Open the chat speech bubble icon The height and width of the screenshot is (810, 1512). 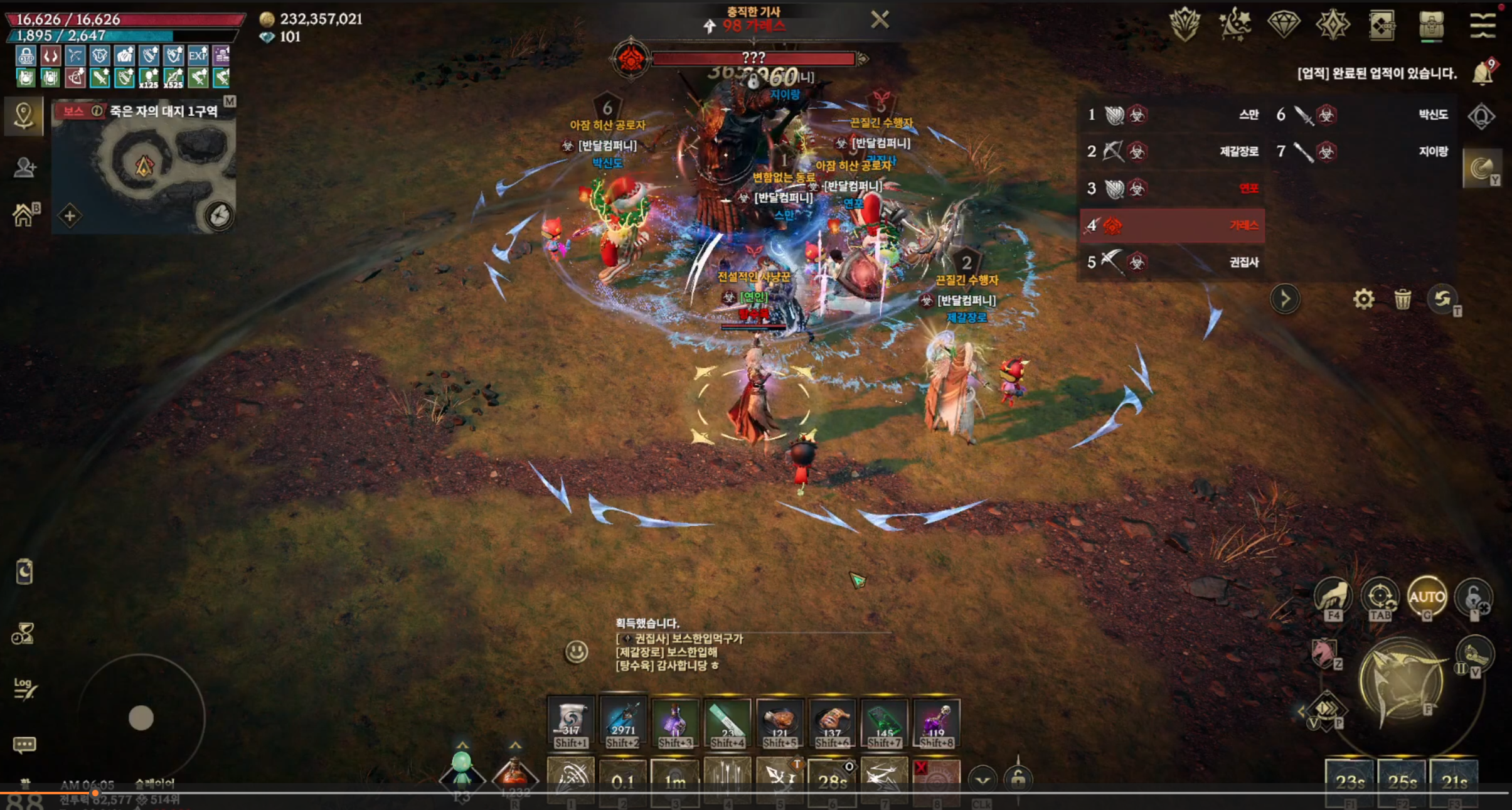point(24,745)
